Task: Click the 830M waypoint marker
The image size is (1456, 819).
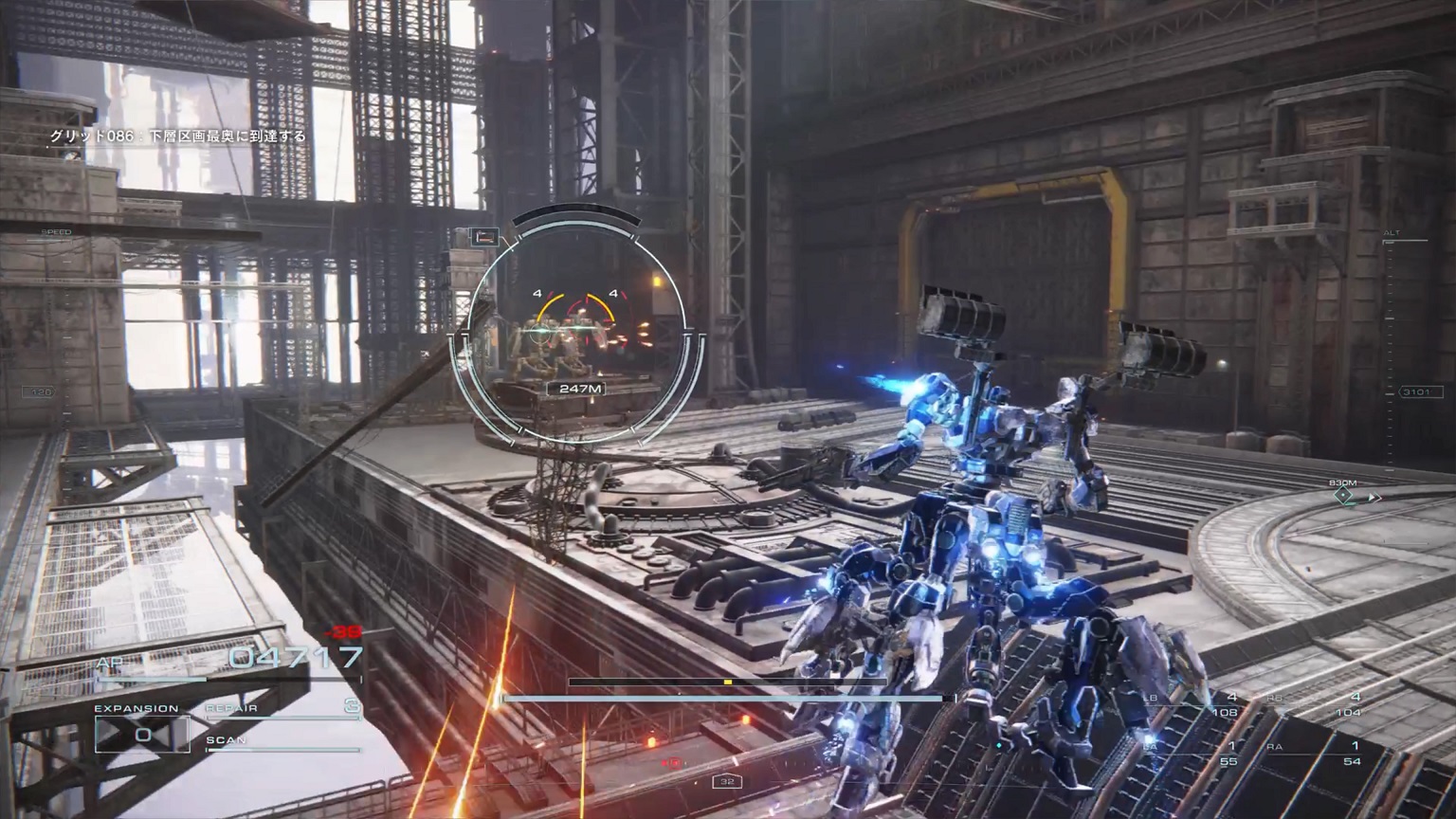Action: [1343, 495]
